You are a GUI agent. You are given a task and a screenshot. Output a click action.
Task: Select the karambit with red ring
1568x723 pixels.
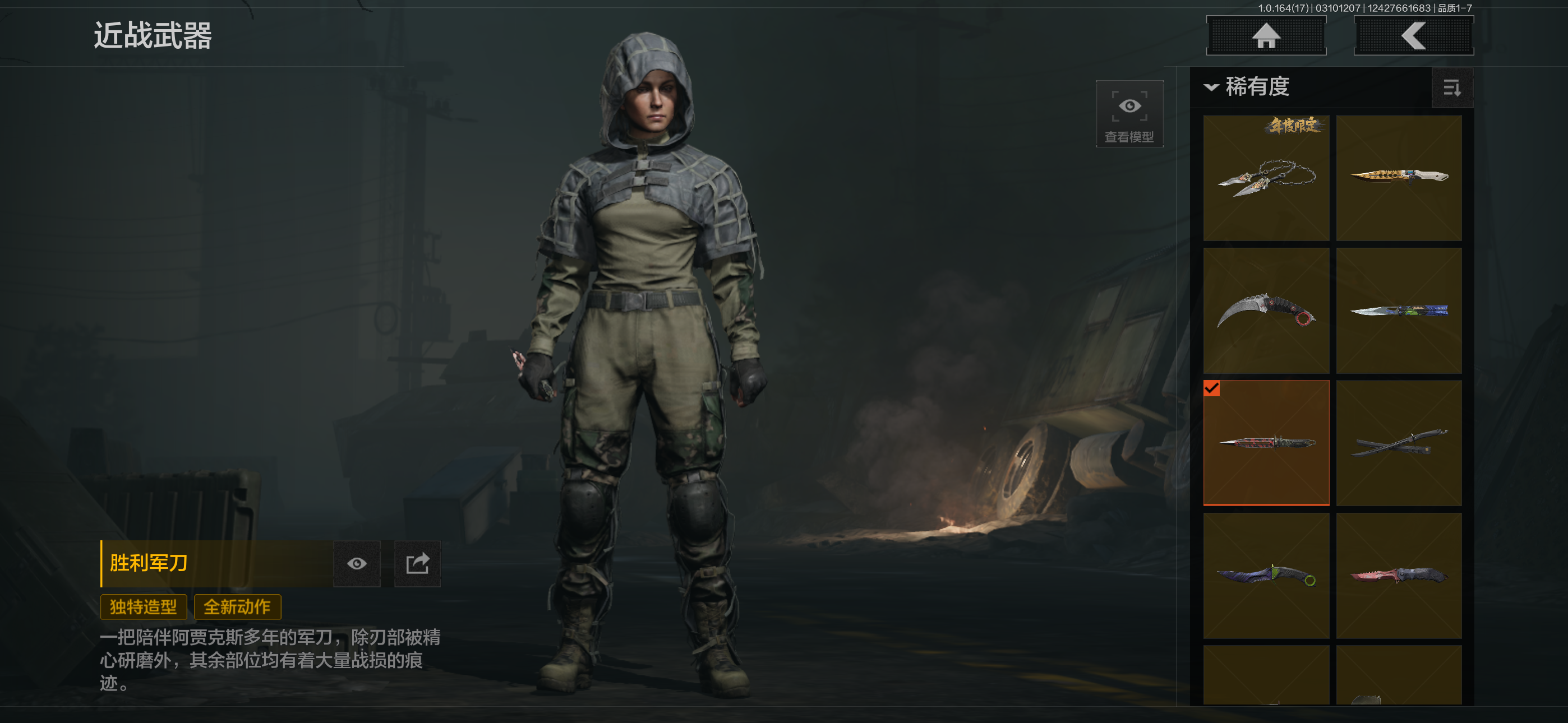point(1266,310)
